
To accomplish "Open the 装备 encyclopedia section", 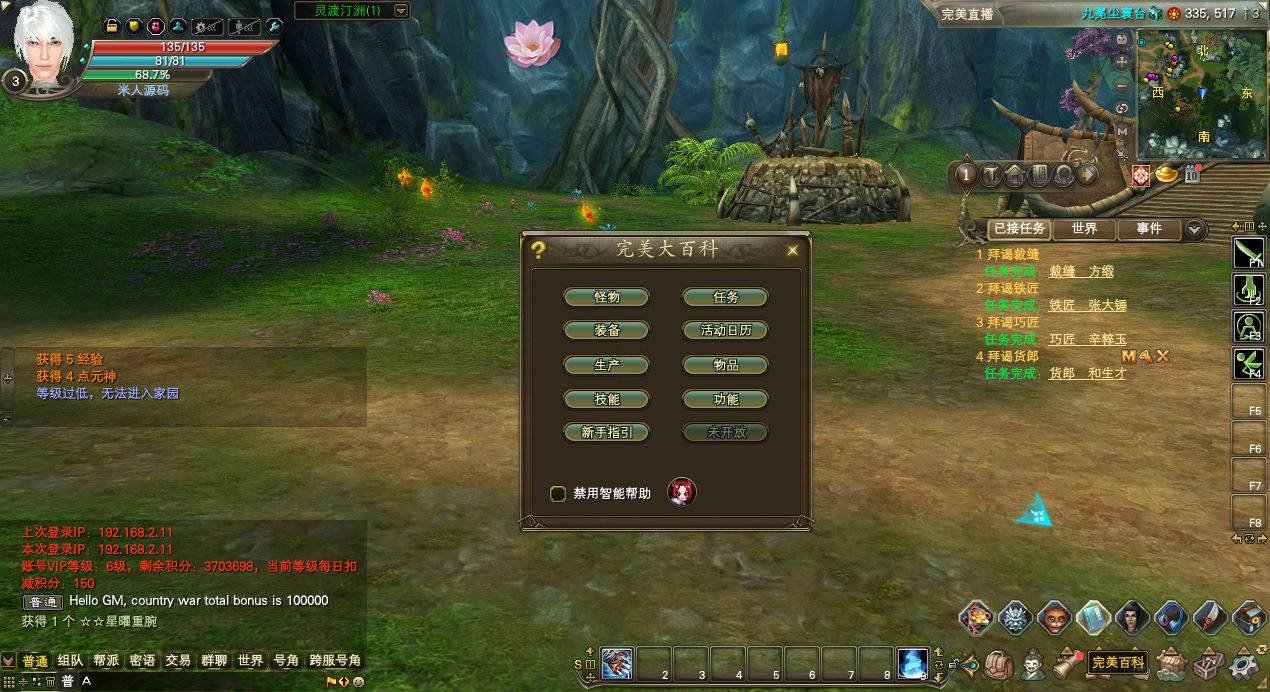I will click(x=607, y=331).
